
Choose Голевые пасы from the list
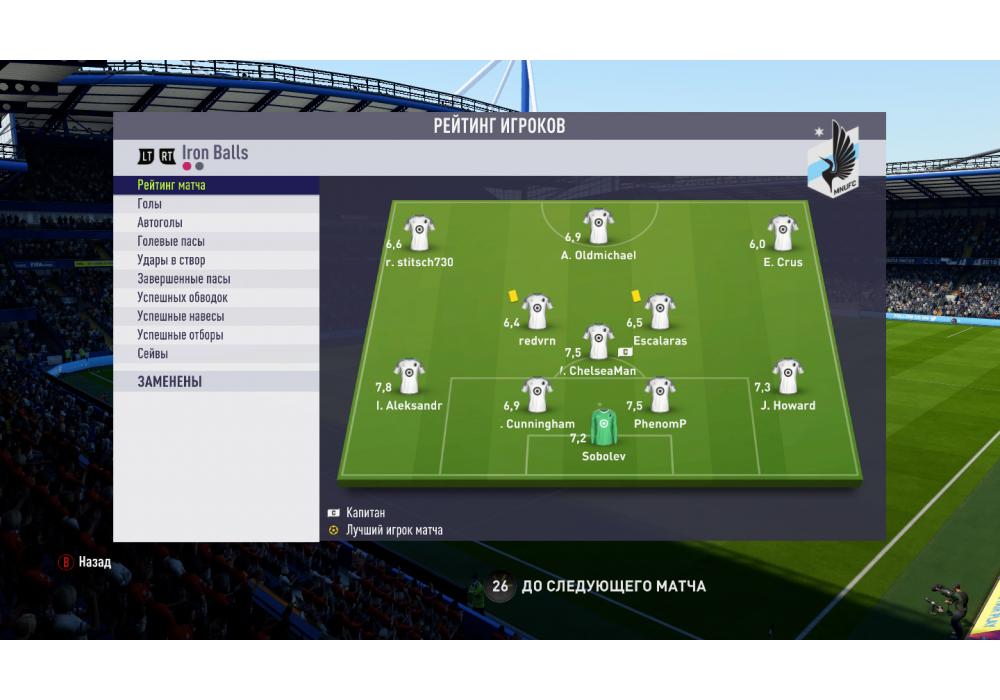click(215, 242)
